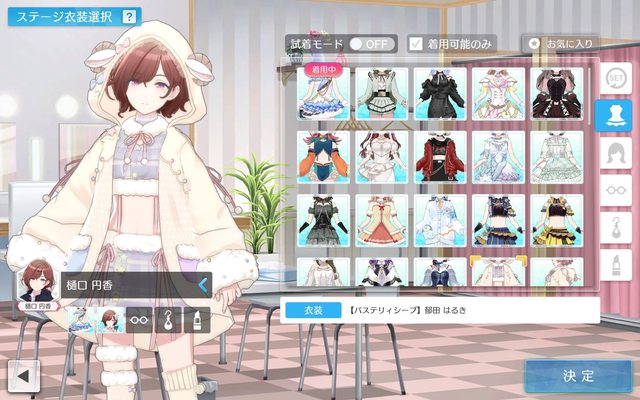Screen dimensions: 640x400
Task: Select the black and yellow skirt outfit
Action: click(x=558, y=219)
